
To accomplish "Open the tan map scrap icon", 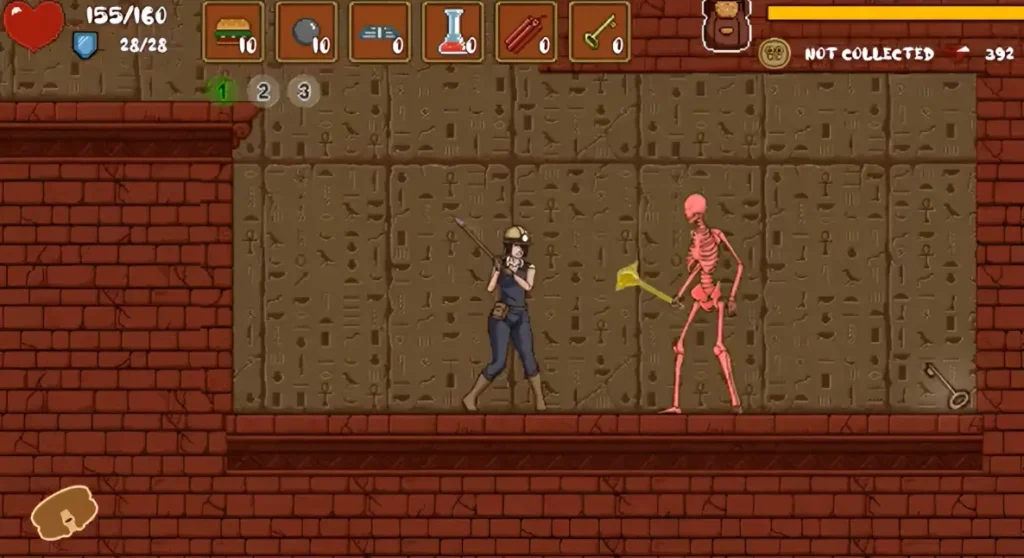I will 64,512.
